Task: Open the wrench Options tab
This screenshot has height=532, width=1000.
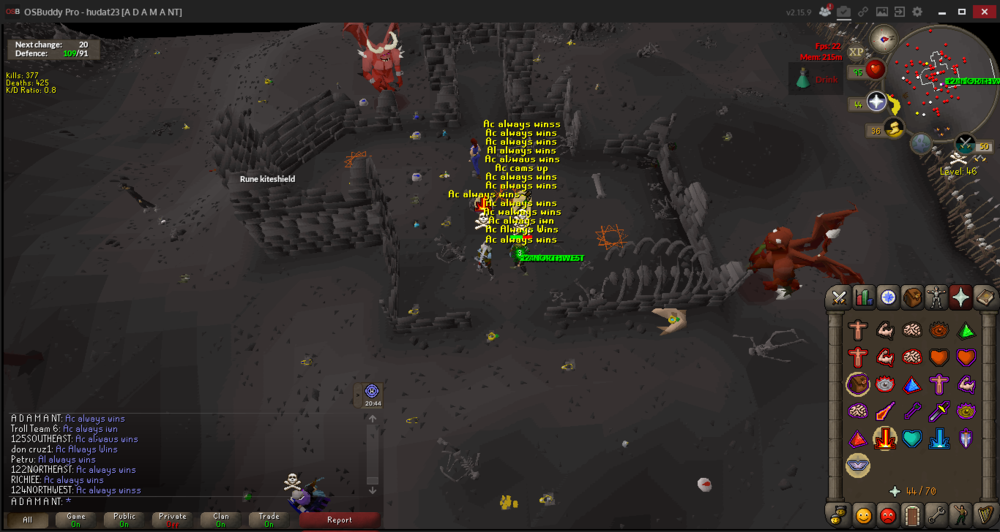Action: tap(936, 516)
